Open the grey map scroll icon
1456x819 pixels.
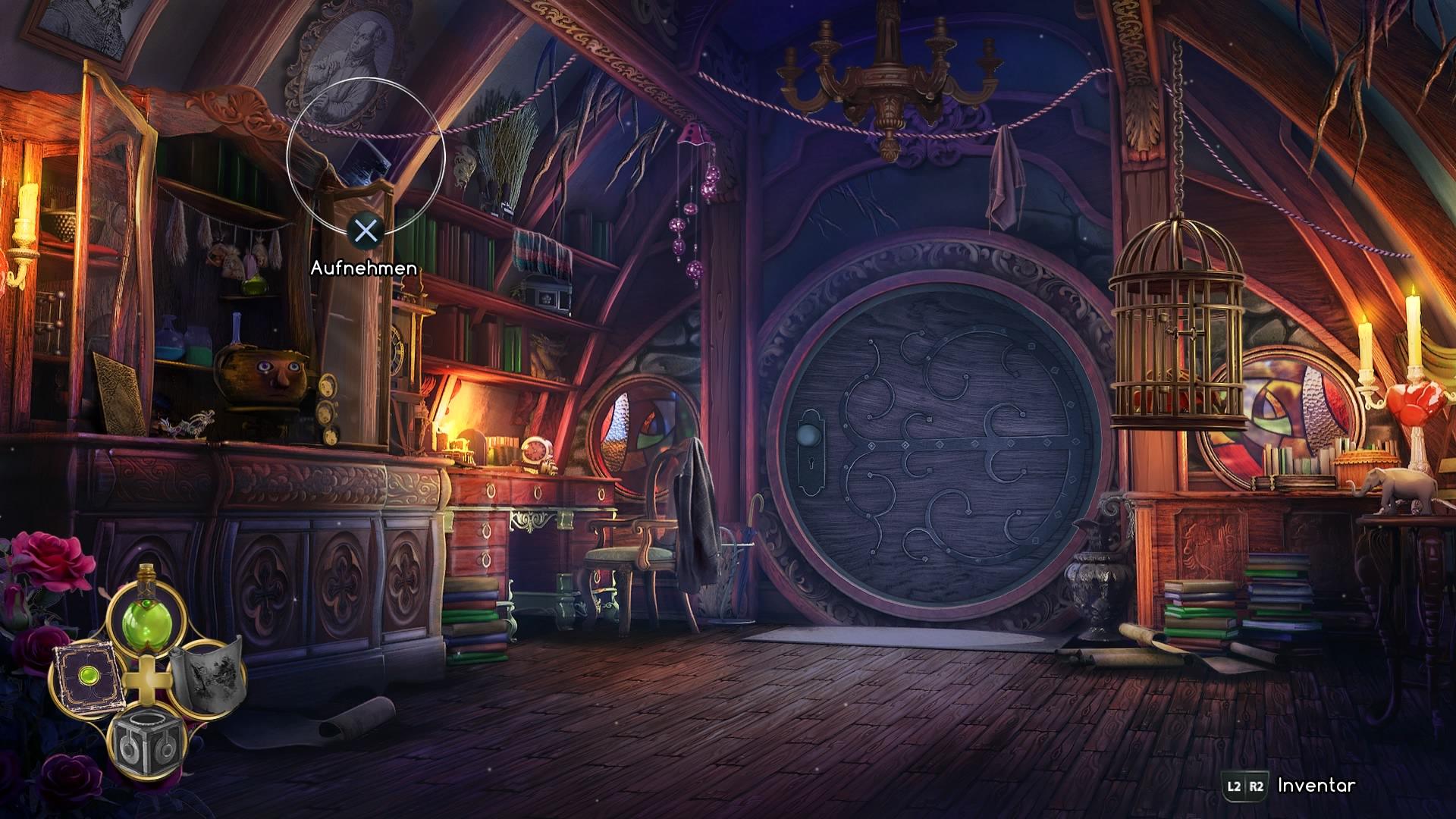208,672
